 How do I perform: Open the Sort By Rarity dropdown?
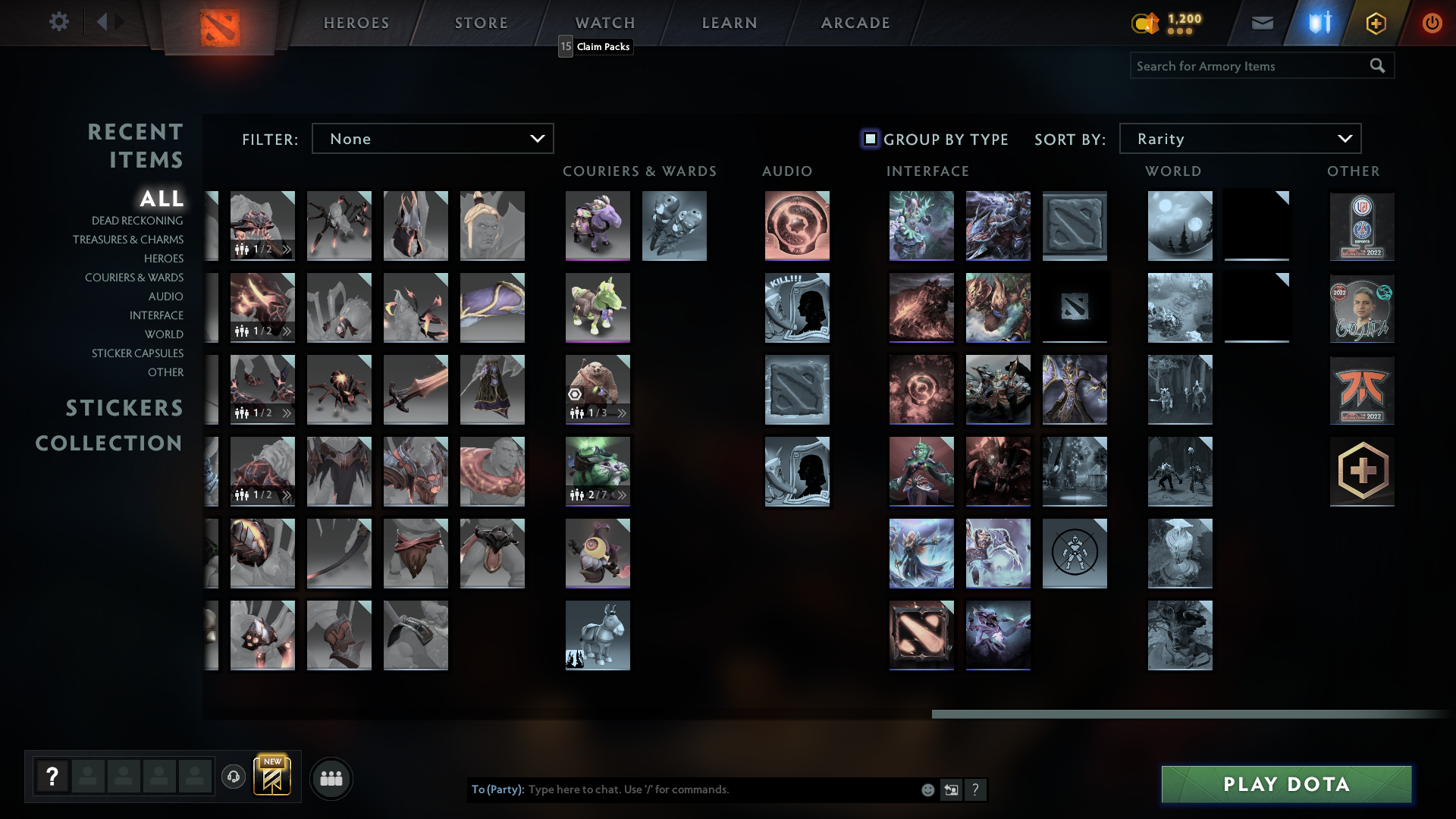click(1239, 138)
